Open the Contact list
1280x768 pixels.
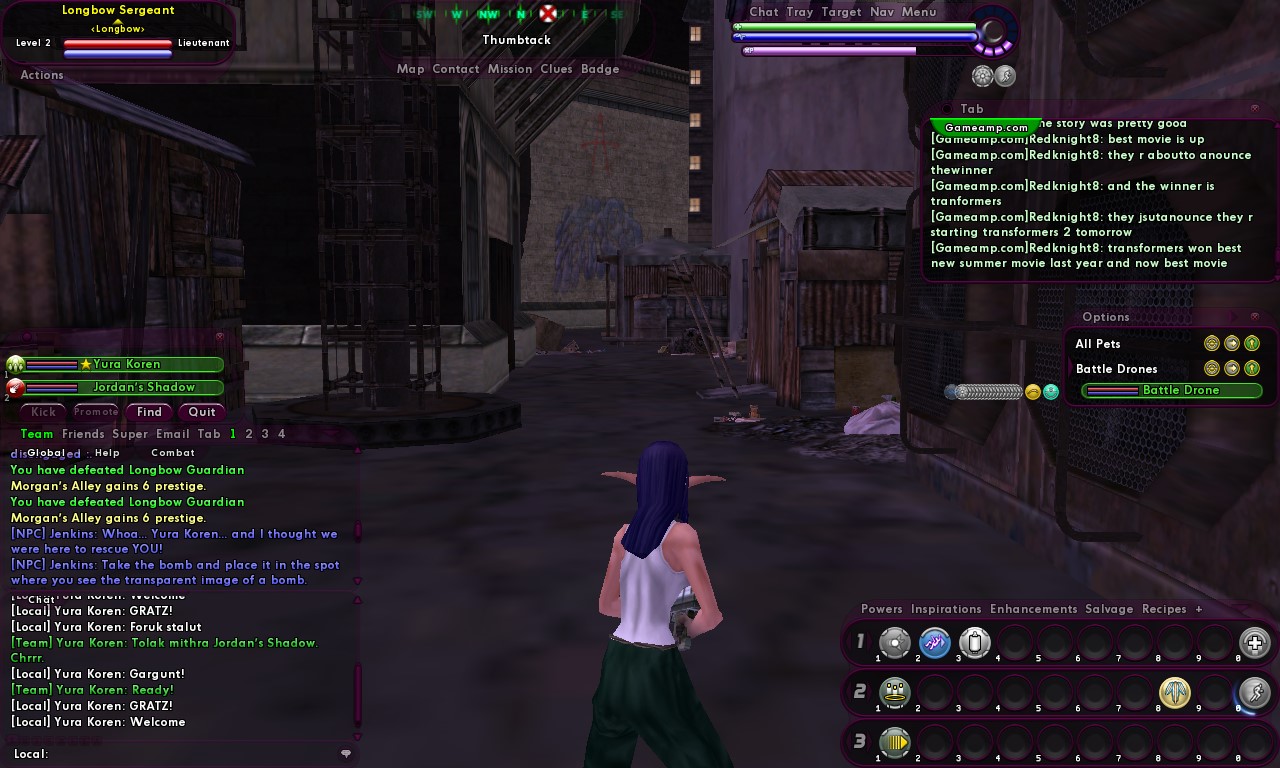[x=456, y=69]
